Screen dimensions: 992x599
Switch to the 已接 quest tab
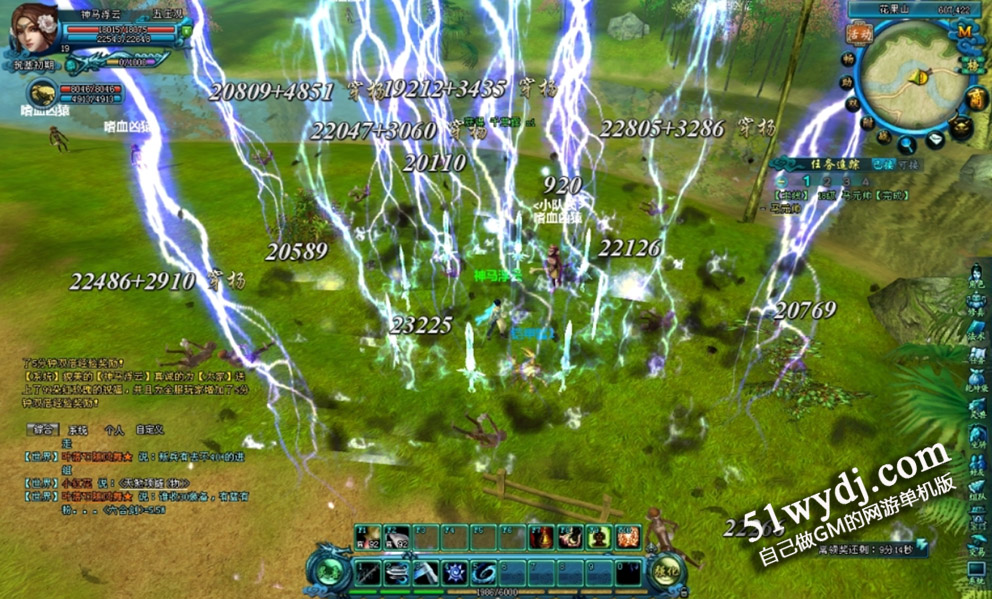coord(882,163)
